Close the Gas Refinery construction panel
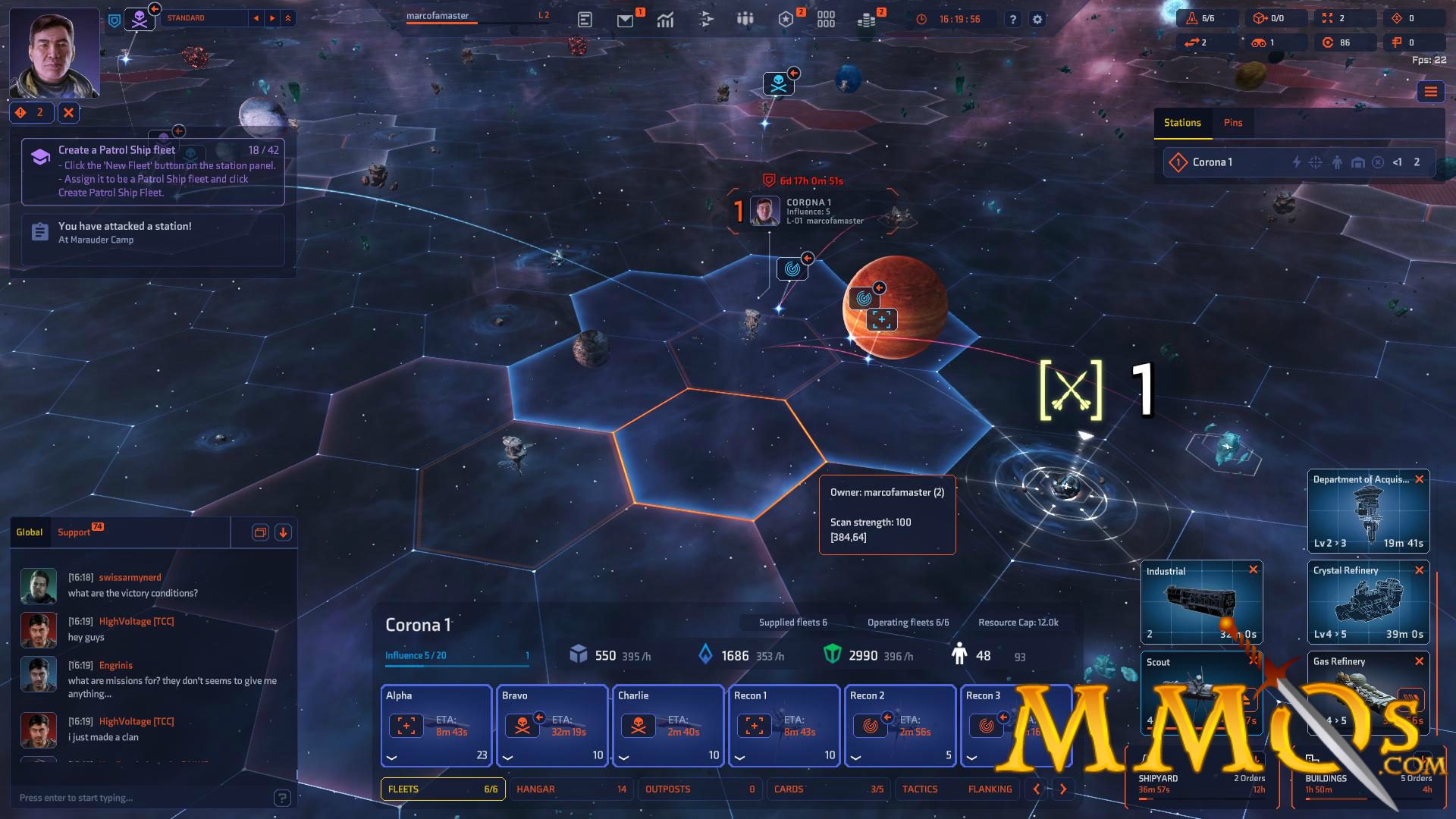The image size is (1456, 819). point(1421,661)
